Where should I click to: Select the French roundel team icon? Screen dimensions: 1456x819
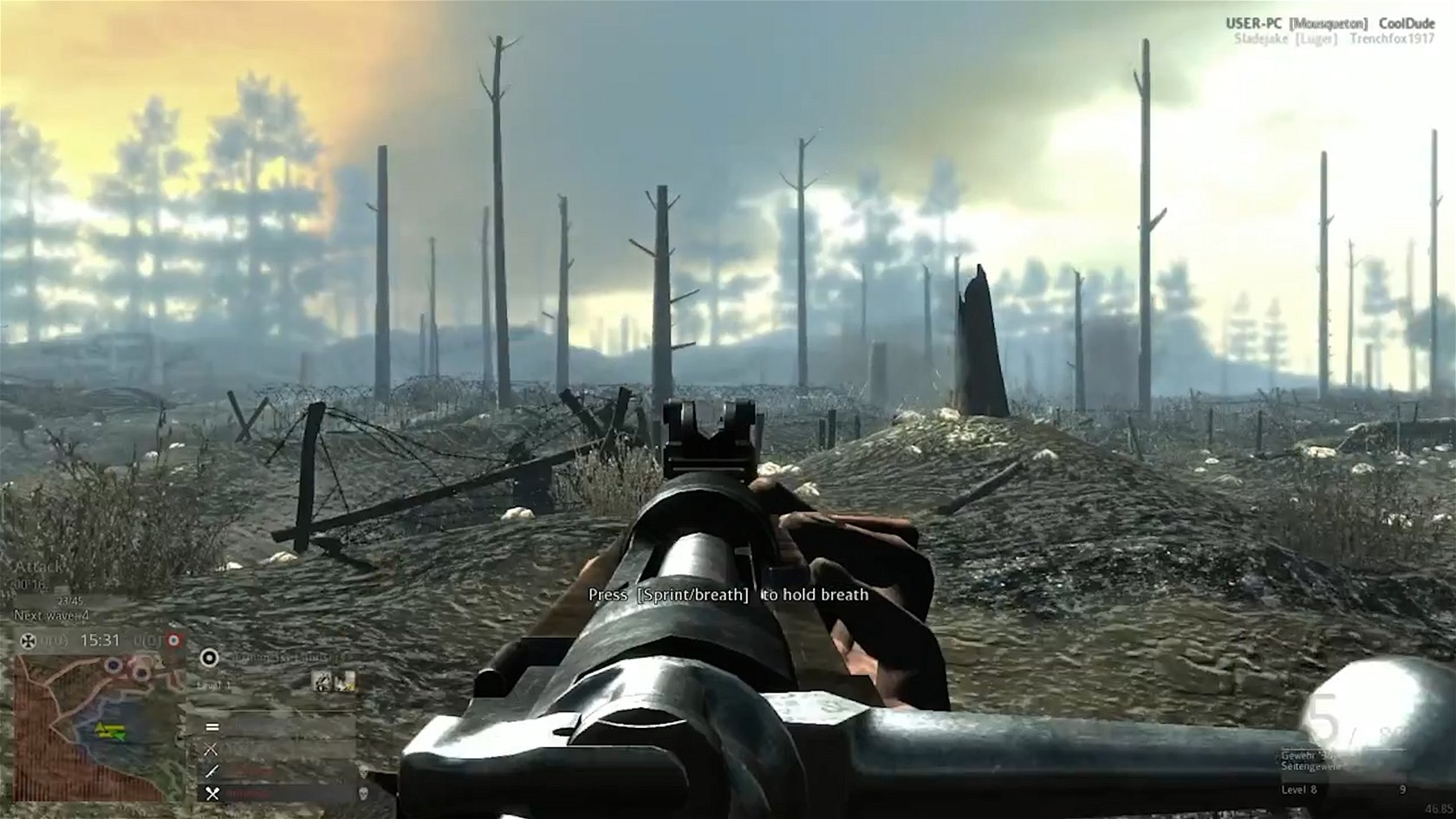pyautogui.click(x=173, y=640)
